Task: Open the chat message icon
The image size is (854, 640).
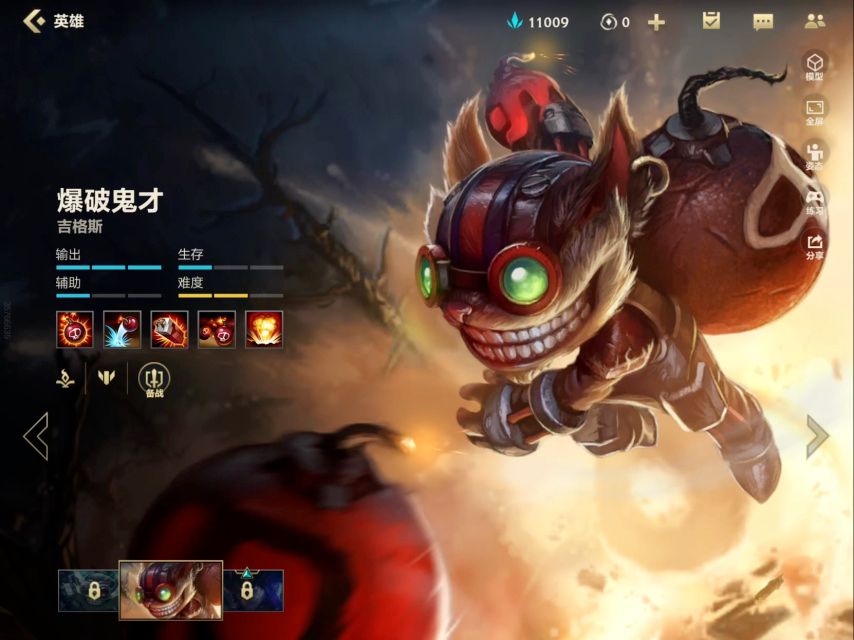Action: (763, 22)
